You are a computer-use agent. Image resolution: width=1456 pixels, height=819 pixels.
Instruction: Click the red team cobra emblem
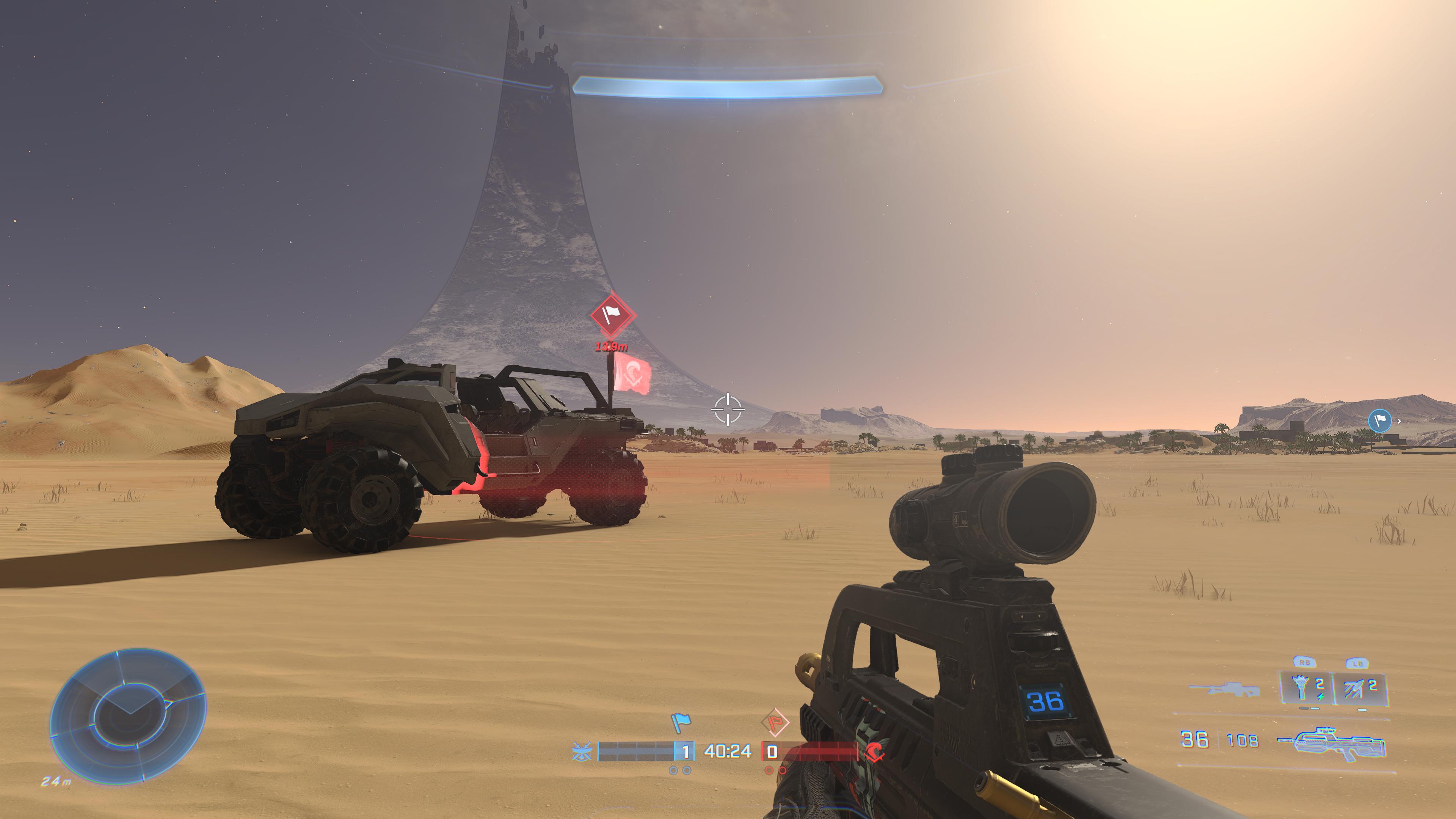pyautogui.click(x=875, y=752)
